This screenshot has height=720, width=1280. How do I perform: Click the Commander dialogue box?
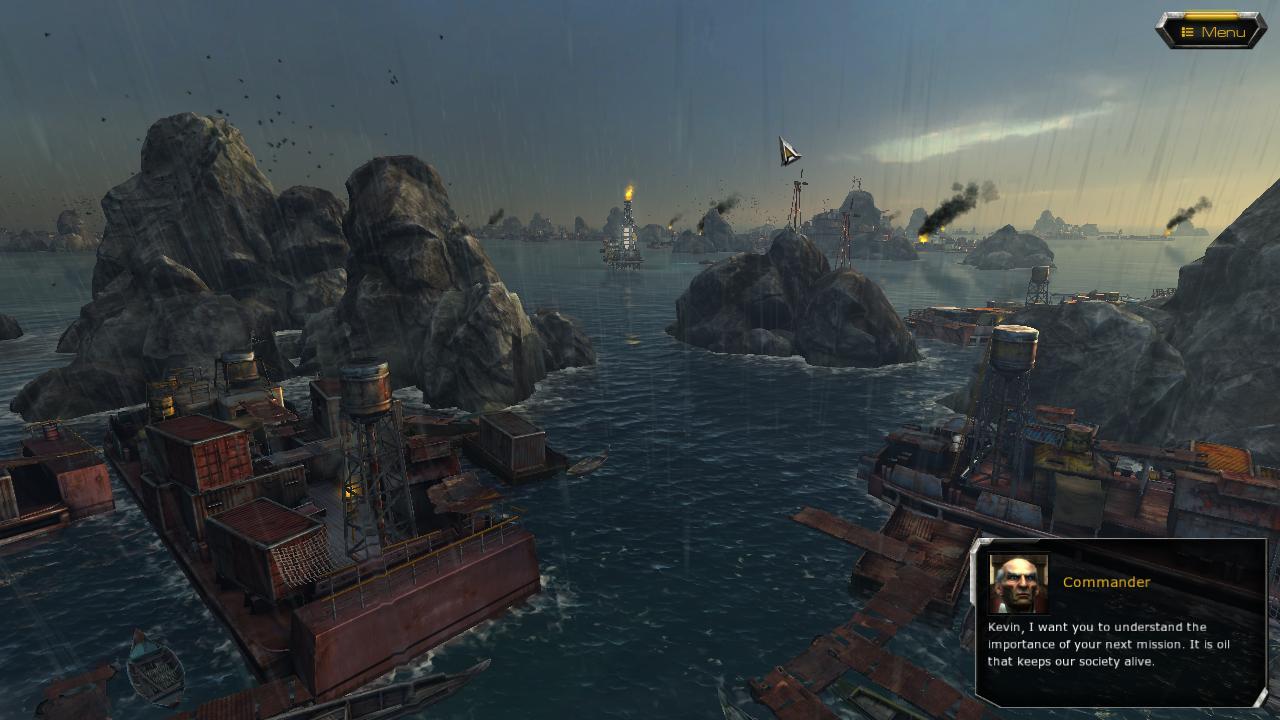coord(1121,622)
